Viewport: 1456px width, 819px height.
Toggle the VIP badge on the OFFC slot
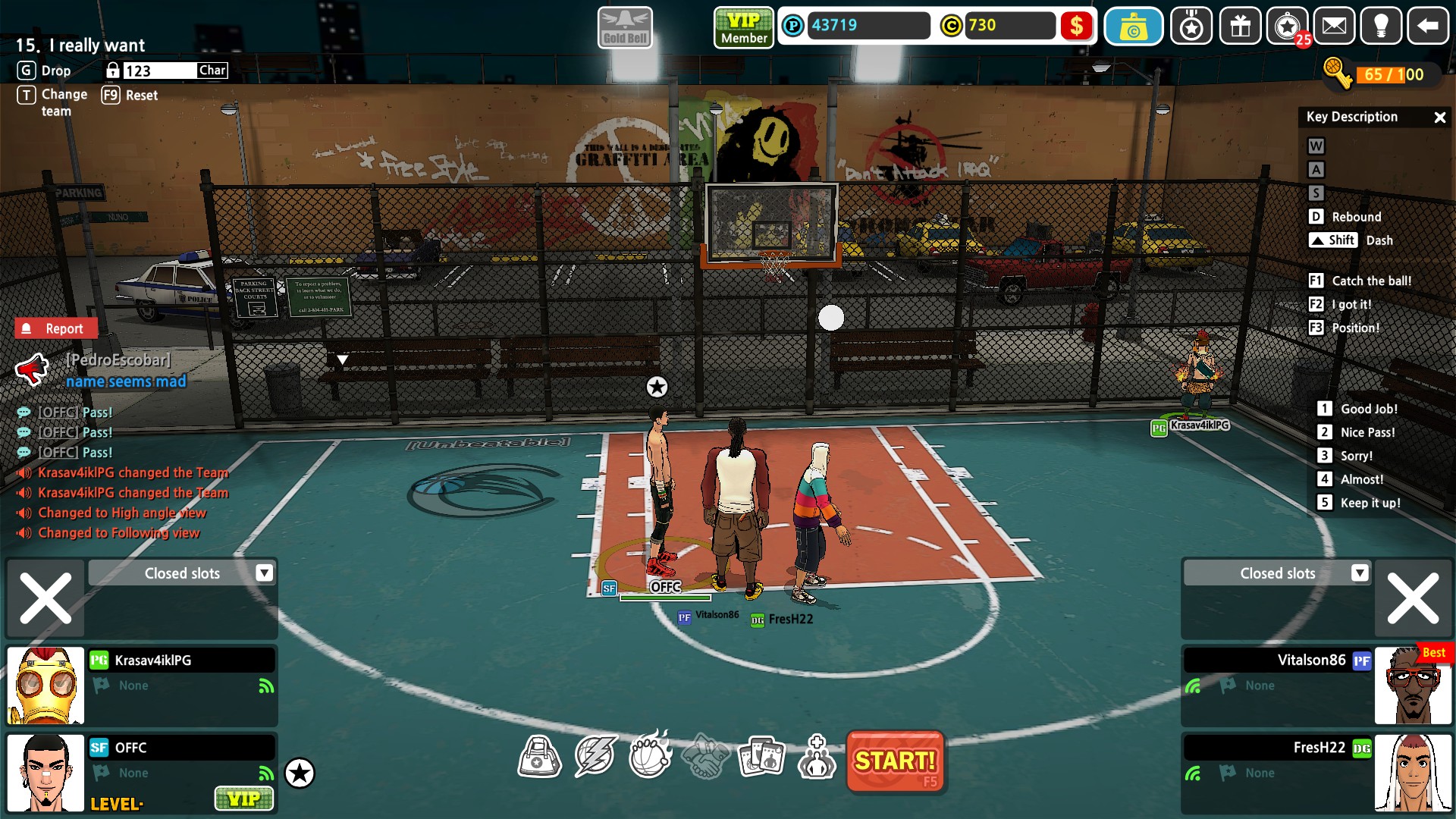[243, 798]
